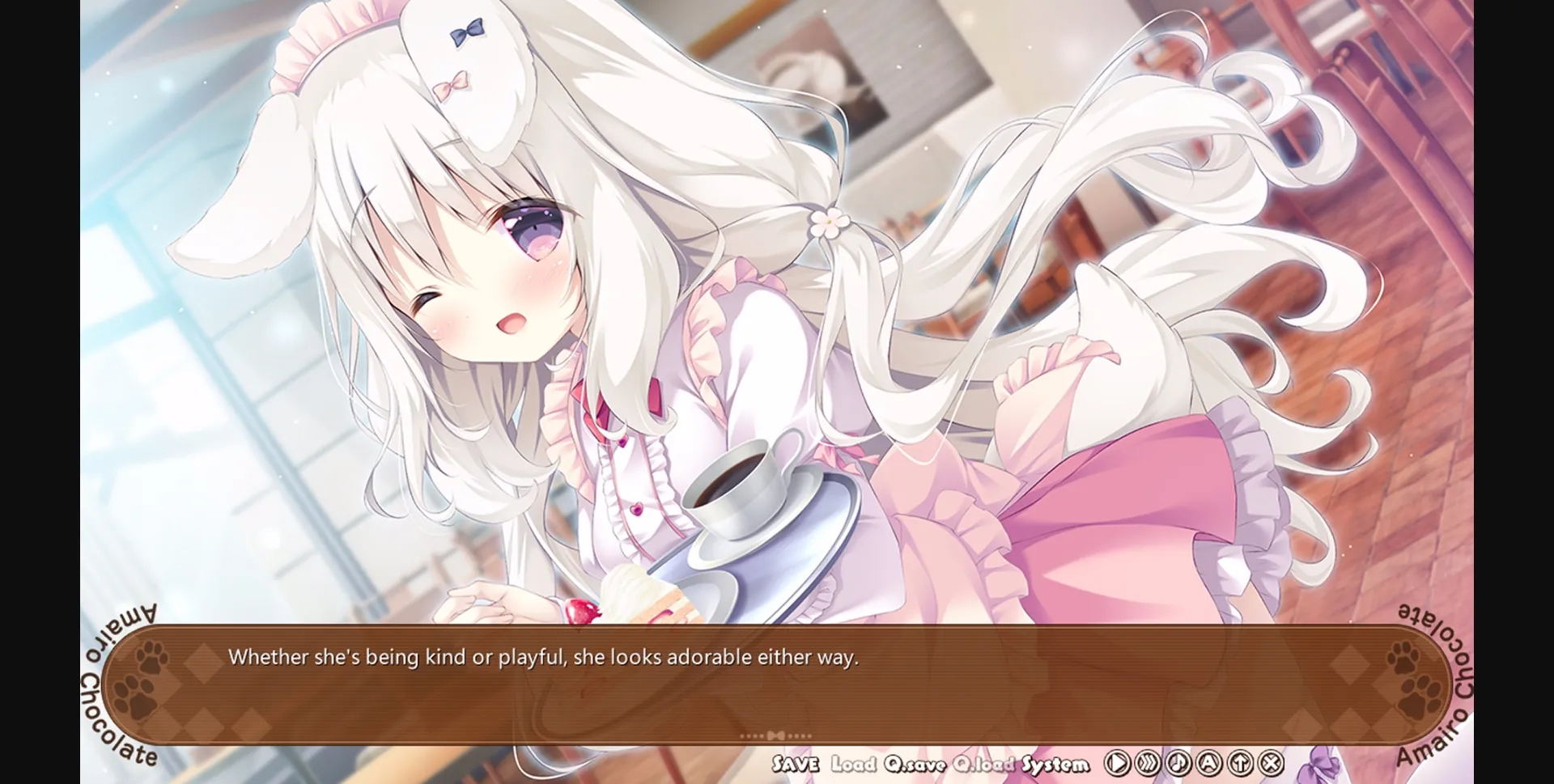Toggle auto-read mode on
The height and width of the screenshot is (784, 1554).
point(1210,762)
